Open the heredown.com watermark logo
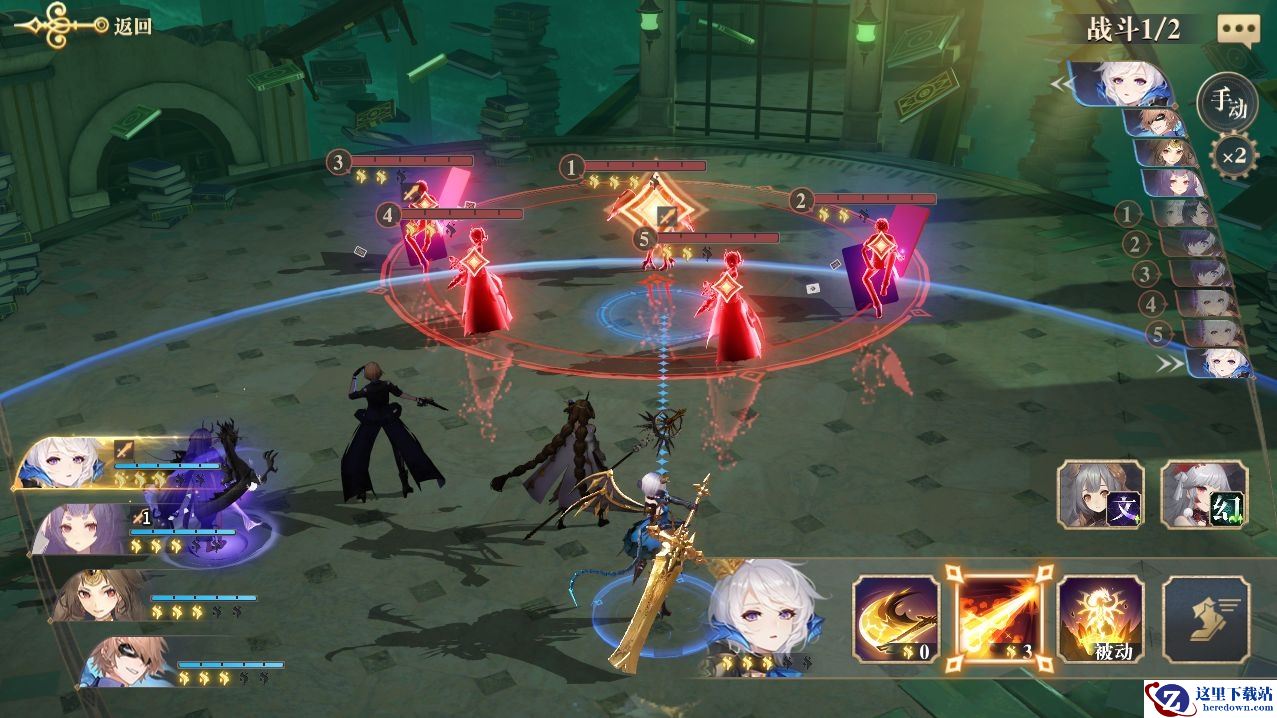 pos(1209,697)
